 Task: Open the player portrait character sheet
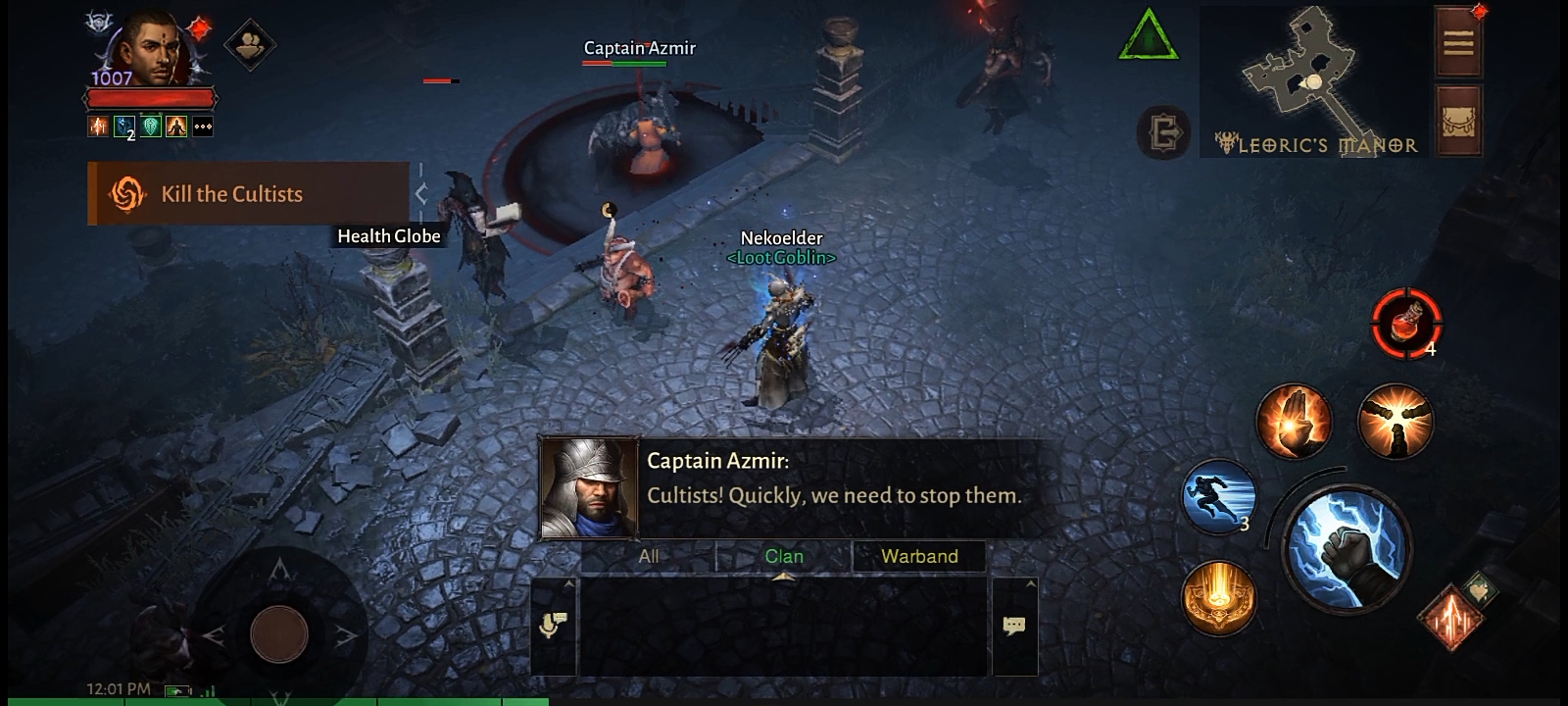point(149,49)
